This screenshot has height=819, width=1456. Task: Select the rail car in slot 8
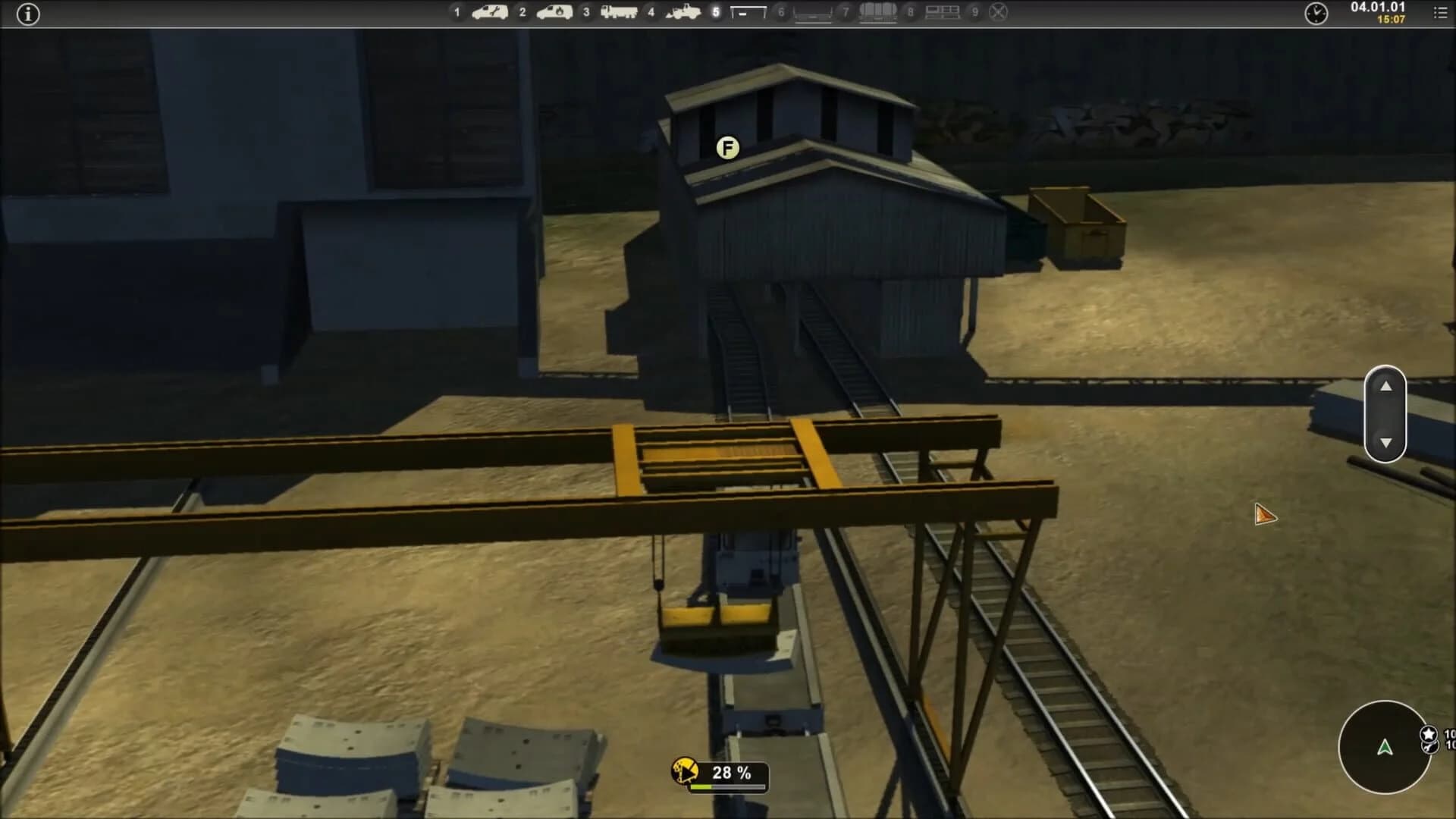point(943,13)
